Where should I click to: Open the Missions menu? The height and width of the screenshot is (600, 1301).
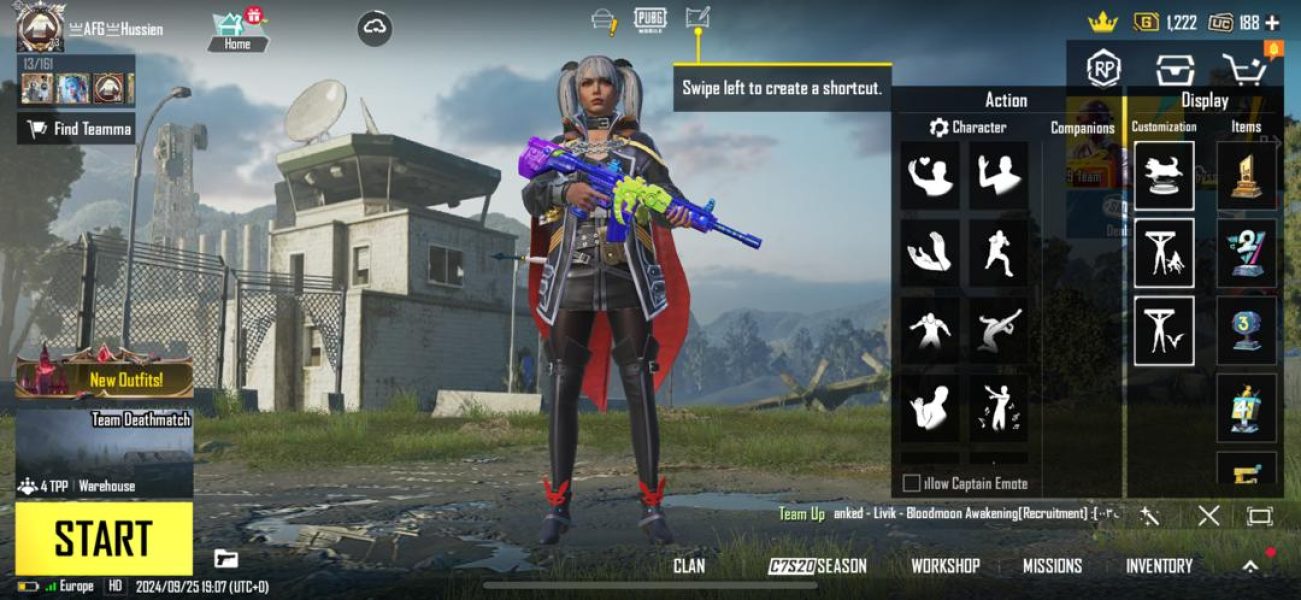tap(1052, 566)
